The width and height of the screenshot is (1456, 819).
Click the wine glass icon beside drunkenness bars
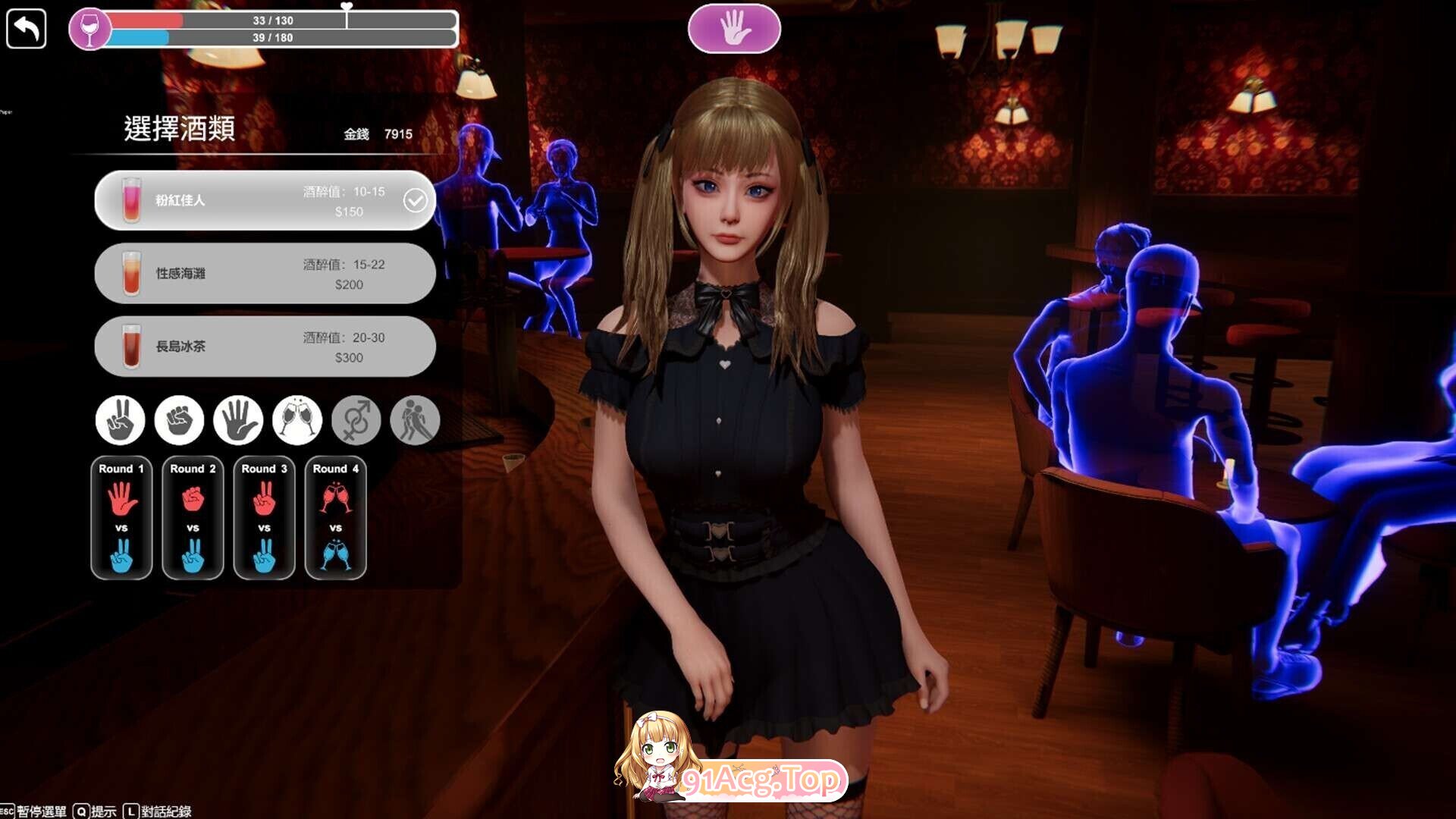click(x=91, y=29)
